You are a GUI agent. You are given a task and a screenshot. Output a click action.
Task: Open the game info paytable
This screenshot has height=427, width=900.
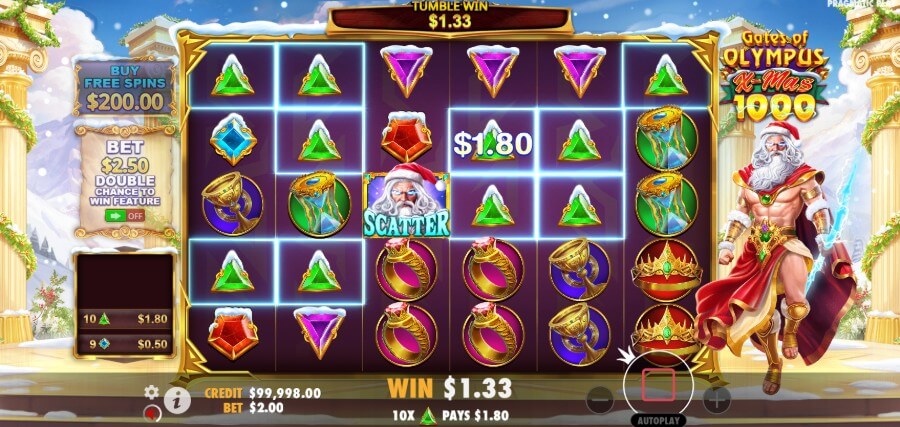coord(178,401)
